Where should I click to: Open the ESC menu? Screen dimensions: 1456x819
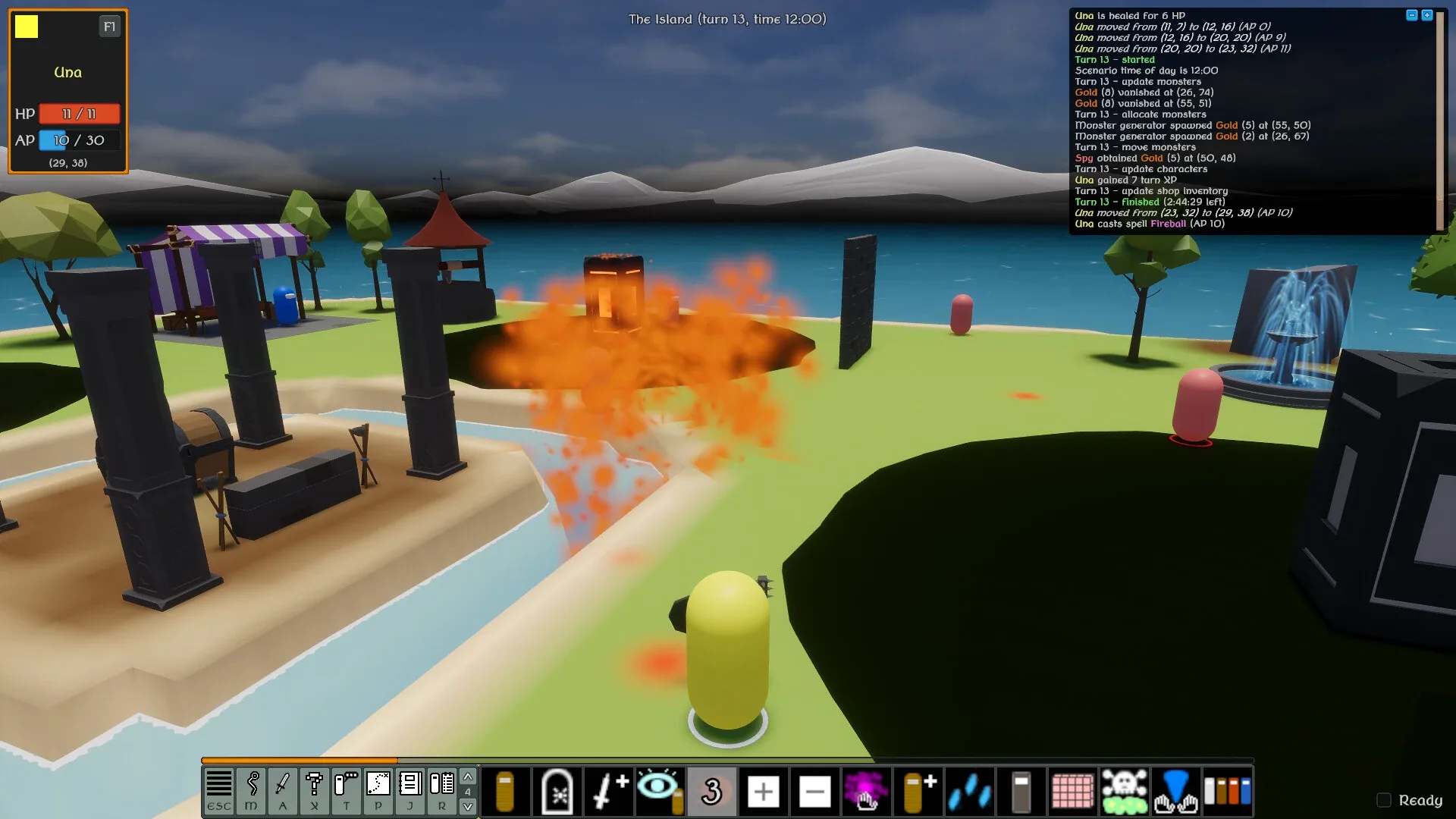[219, 791]
